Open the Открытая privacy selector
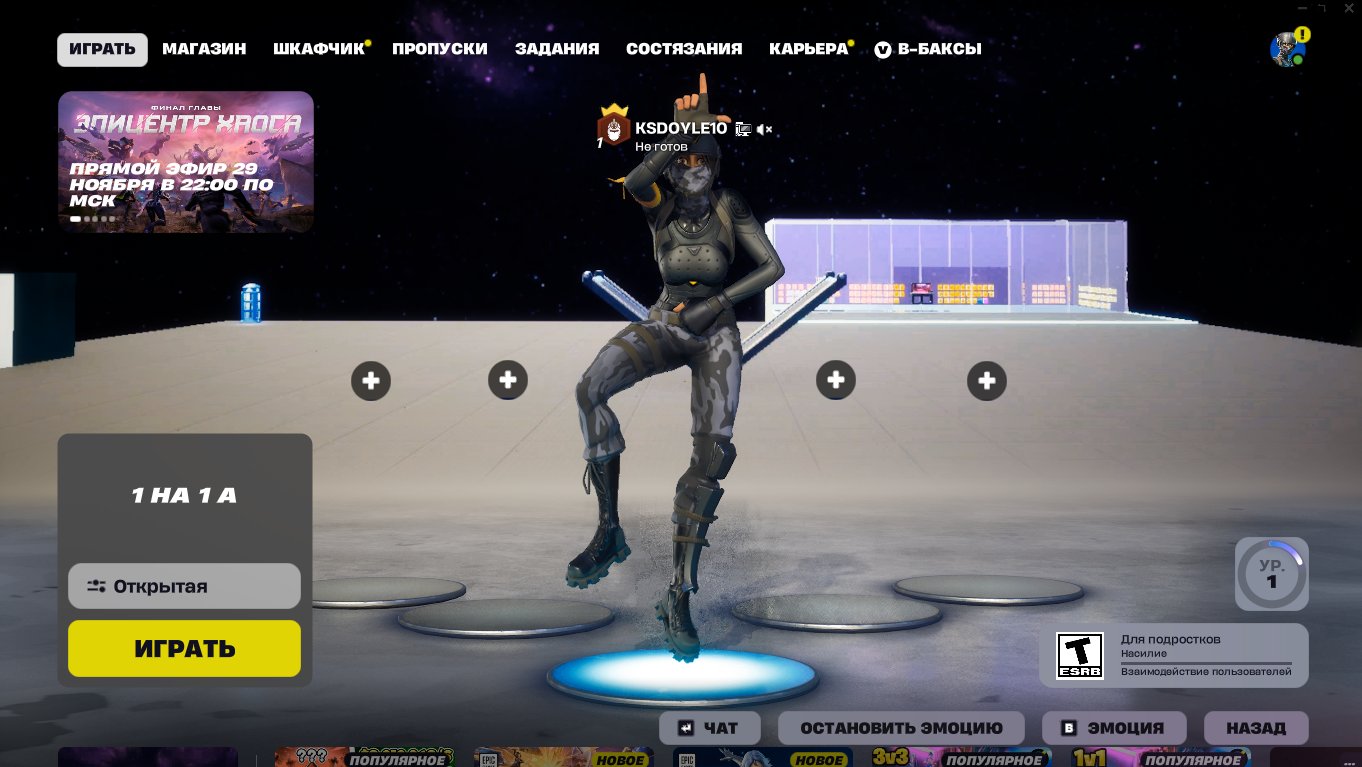This screenshot has height=767, width=1362. pos(184,586)
